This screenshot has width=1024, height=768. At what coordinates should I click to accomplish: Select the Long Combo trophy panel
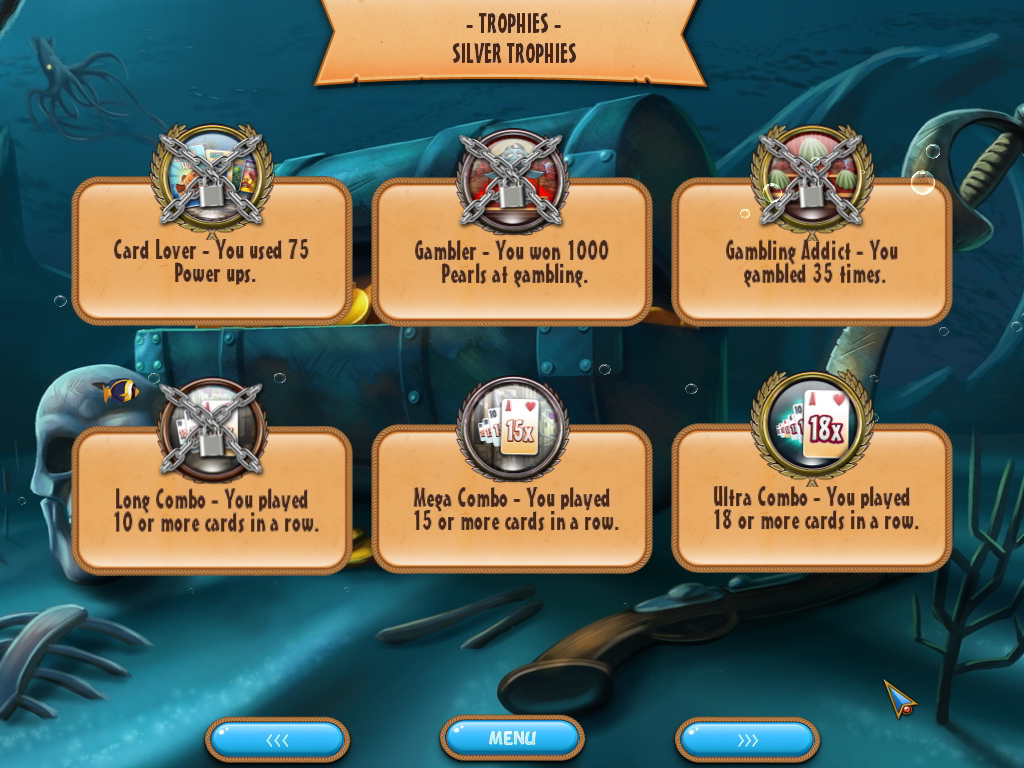[211, 512]
